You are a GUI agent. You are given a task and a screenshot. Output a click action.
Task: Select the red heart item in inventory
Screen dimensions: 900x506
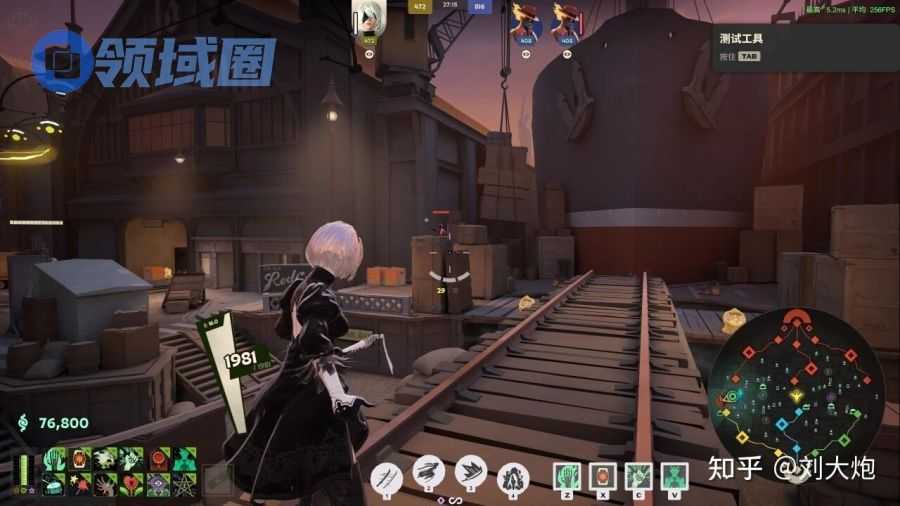coord(133,484)
